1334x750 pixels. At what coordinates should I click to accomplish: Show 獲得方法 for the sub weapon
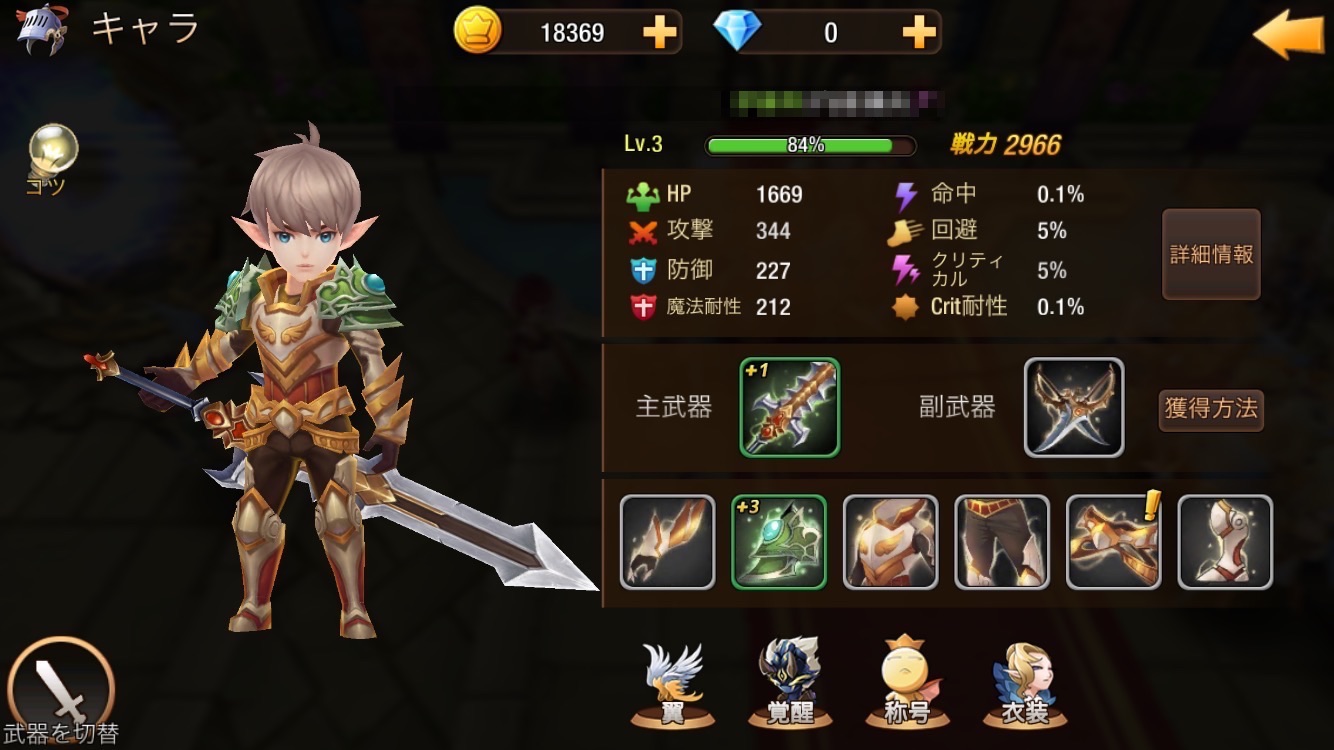1211,409
